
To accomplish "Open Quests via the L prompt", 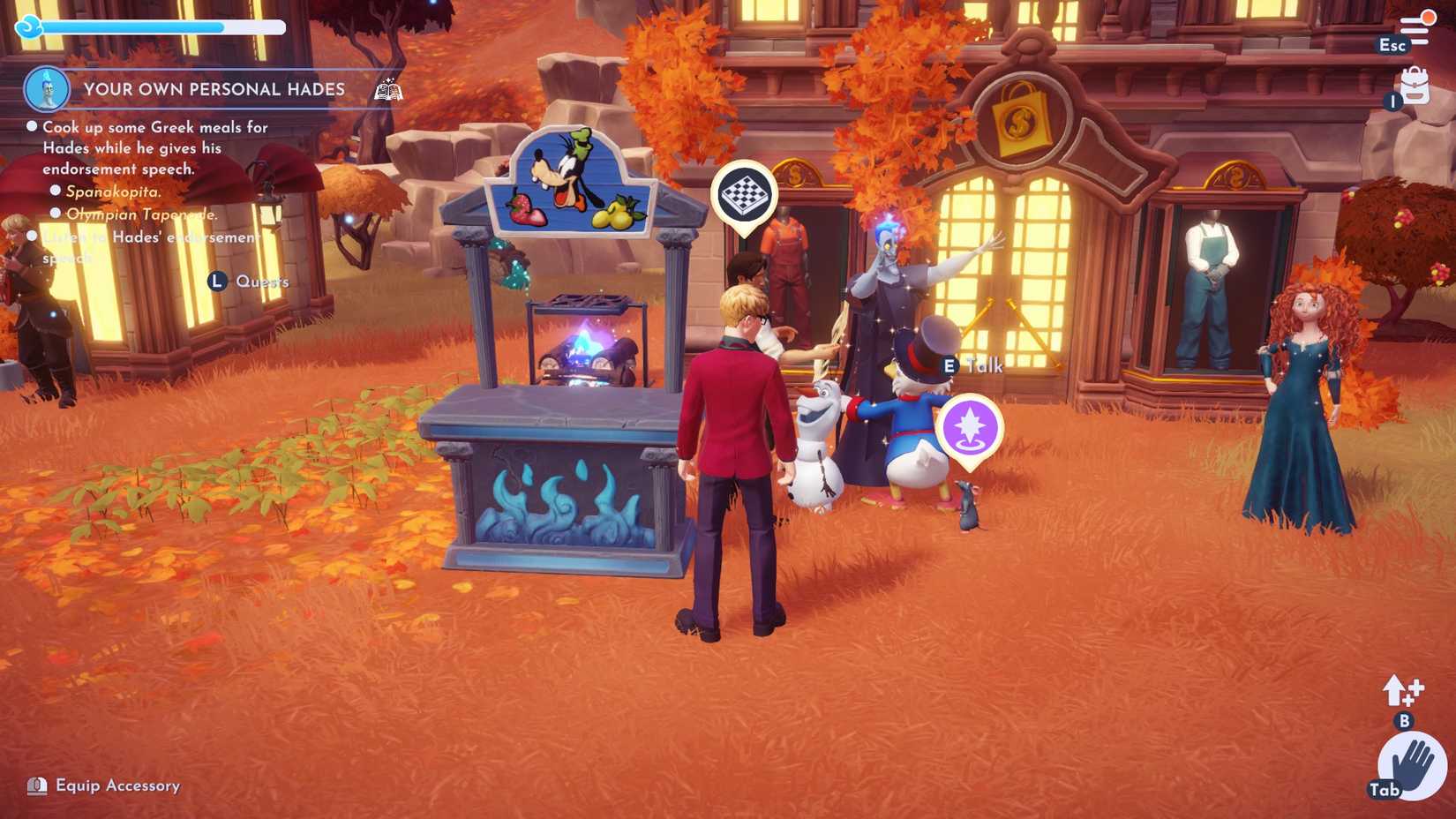I will (x=216, y=282).
